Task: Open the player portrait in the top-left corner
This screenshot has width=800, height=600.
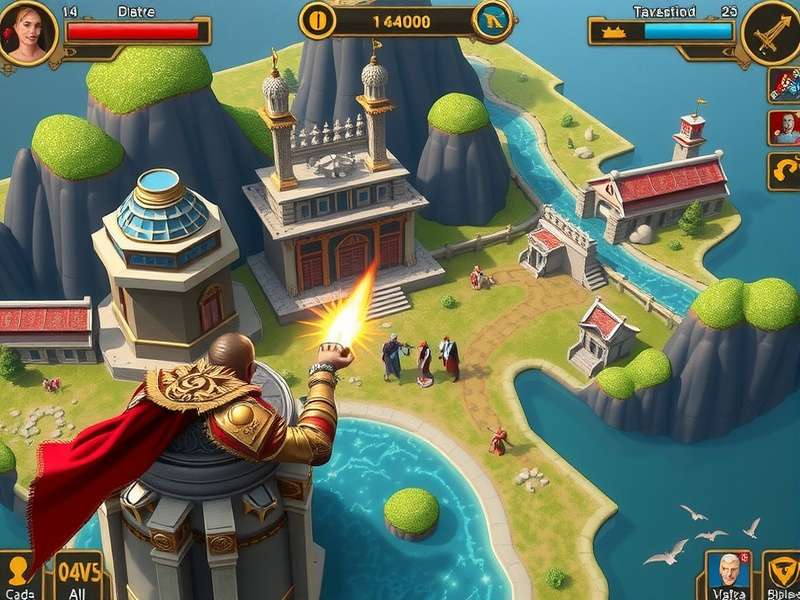Action: [x=27, y=32]
